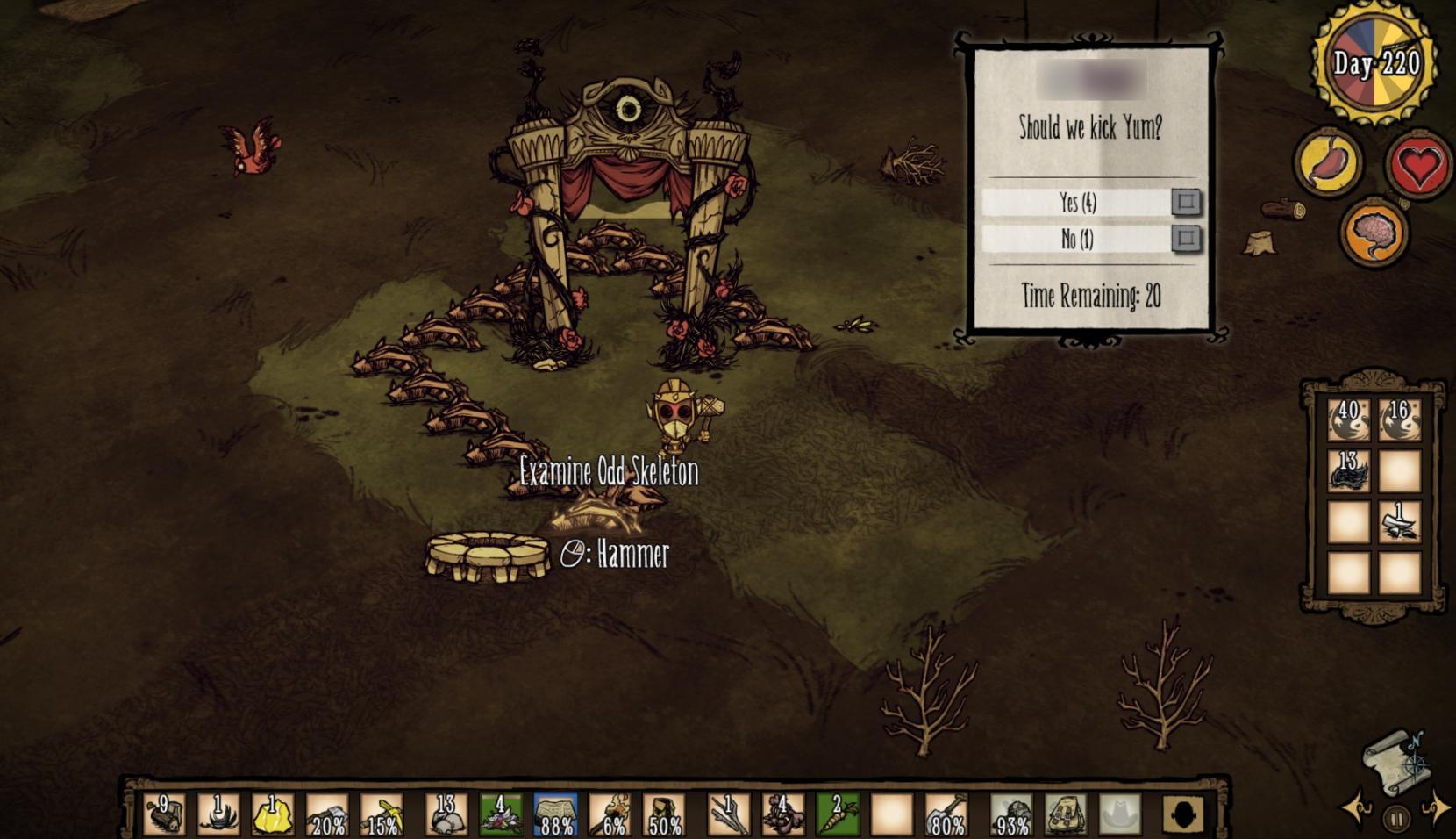Rotate camera with left arrow
The height and width of the screenshot is (839, 1456).
pos(1355,808)
